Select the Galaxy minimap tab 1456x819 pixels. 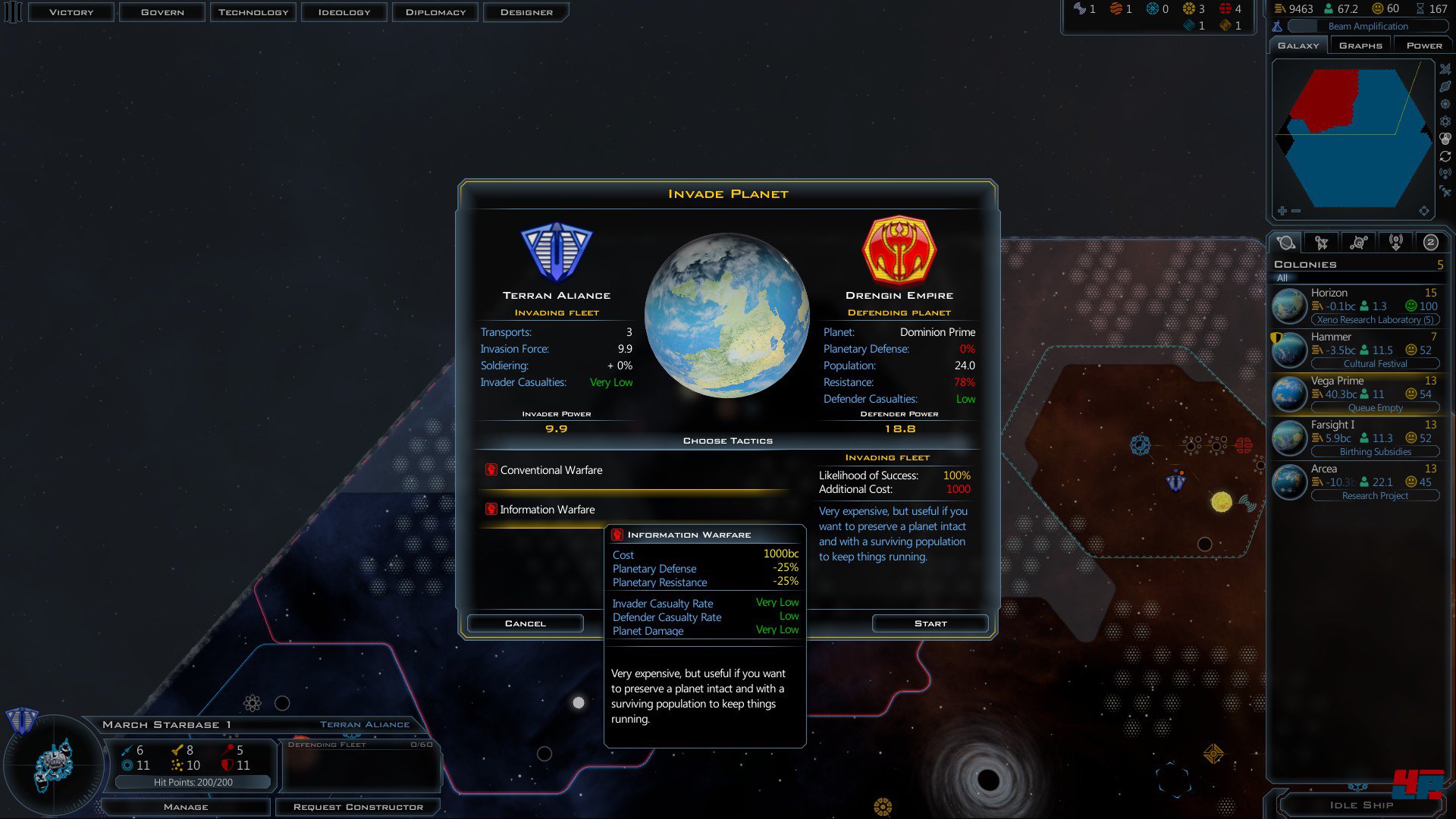(x=1298, y=45)
